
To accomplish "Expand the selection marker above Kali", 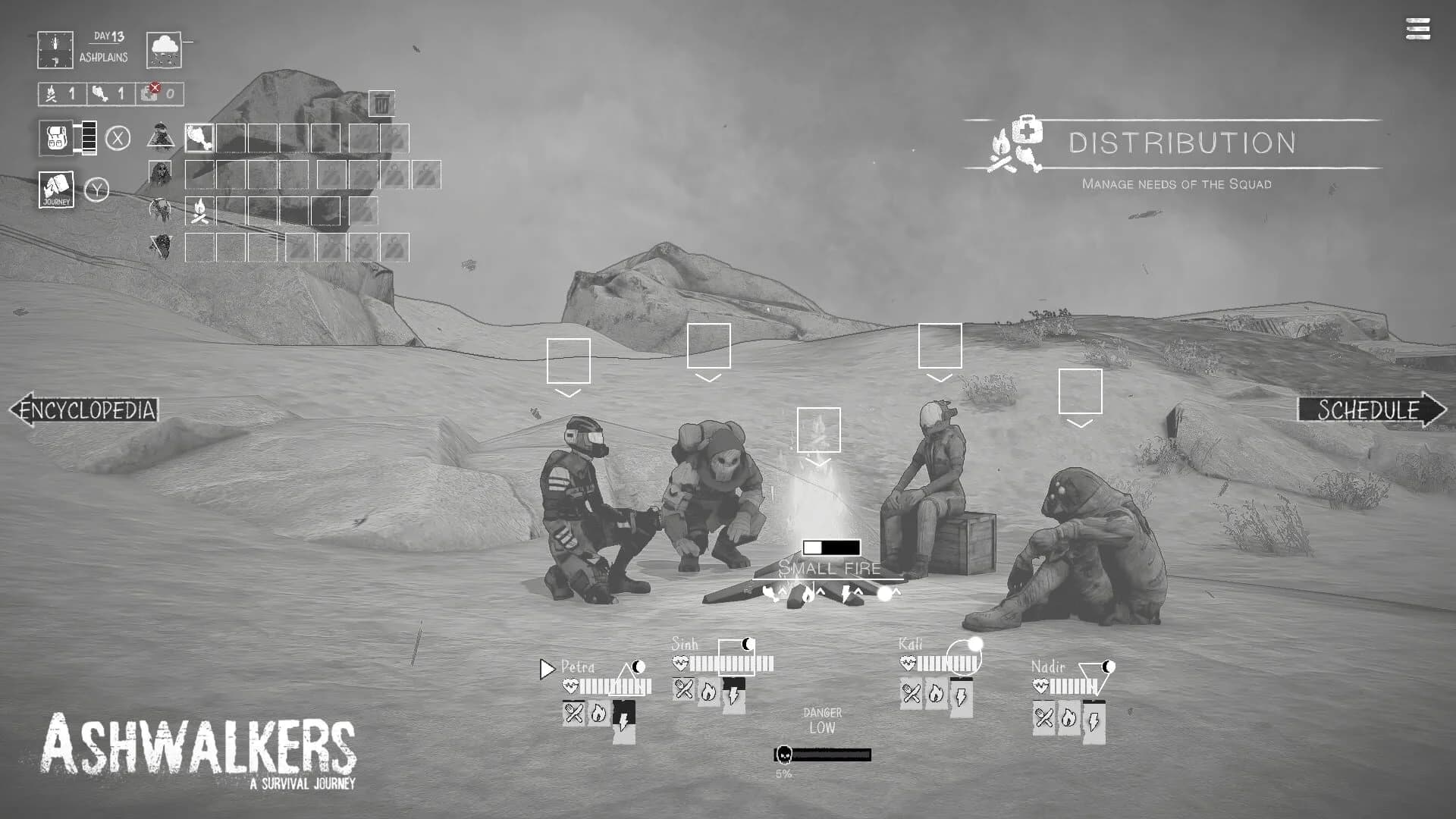I will [940, 350].
